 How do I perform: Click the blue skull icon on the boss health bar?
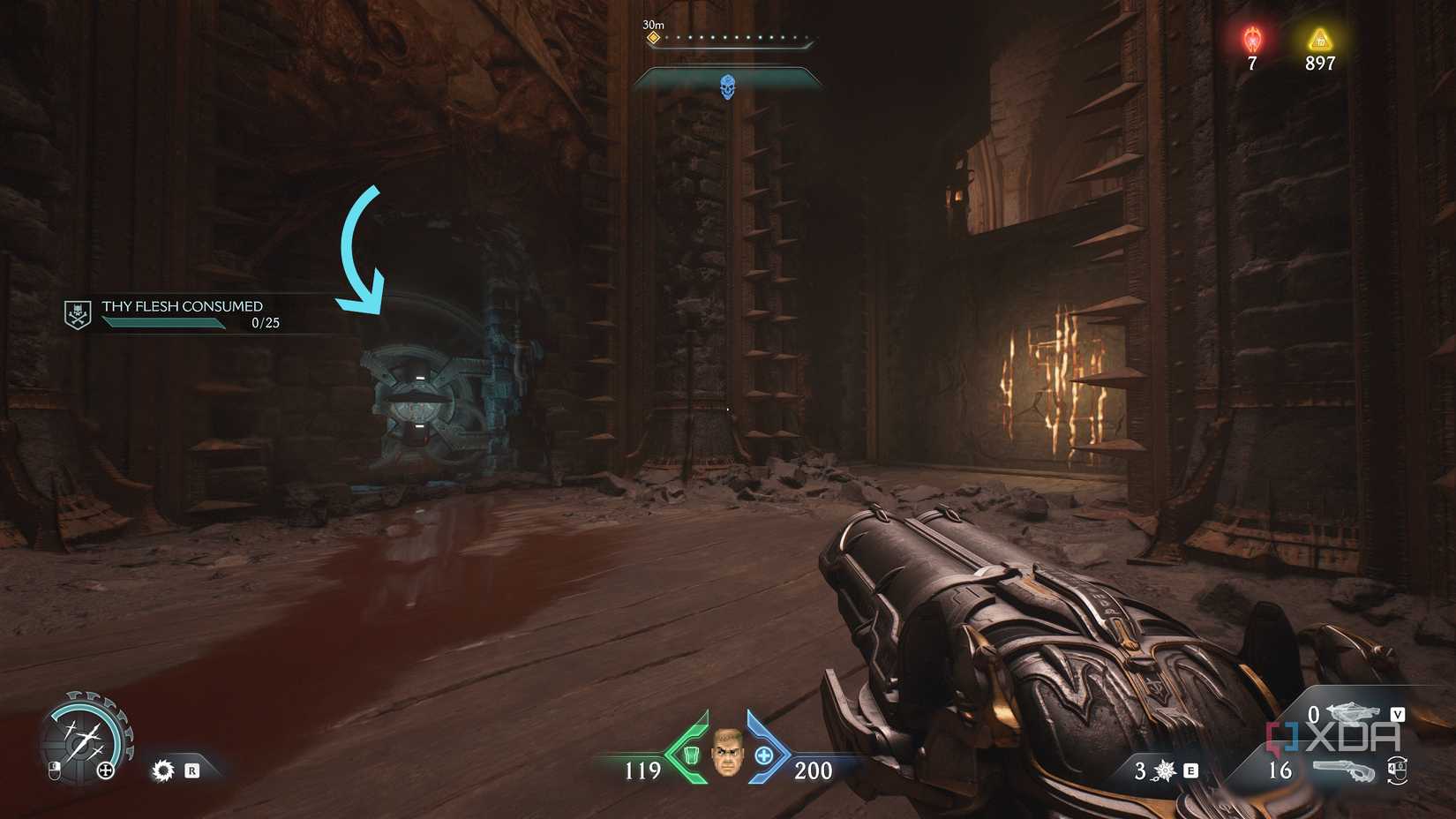(x=729, y=84)
